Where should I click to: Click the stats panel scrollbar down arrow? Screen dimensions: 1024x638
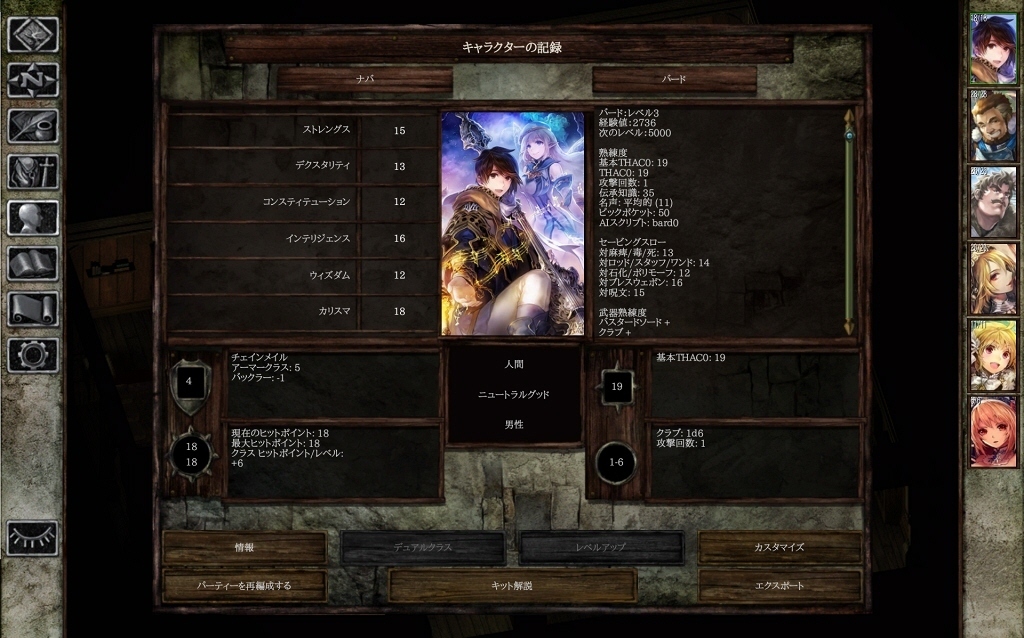[849, 327]
